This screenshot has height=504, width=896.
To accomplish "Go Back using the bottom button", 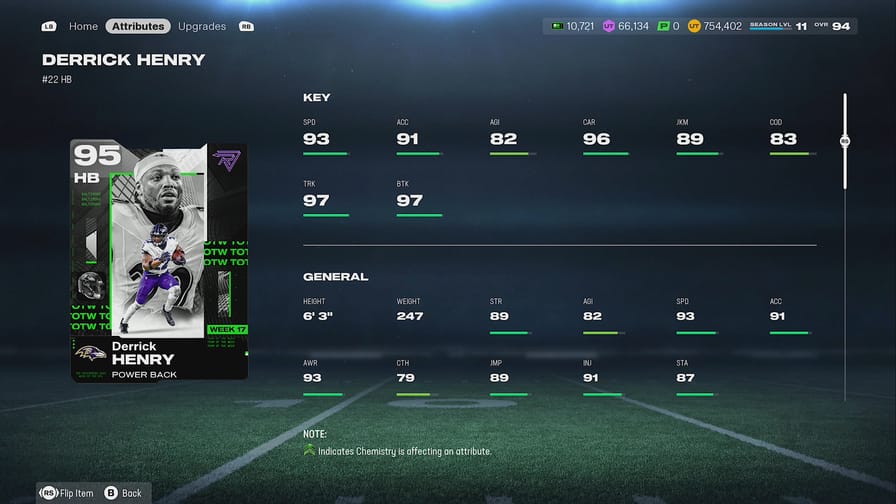I will pyautogui.click(x=123, y=492).
